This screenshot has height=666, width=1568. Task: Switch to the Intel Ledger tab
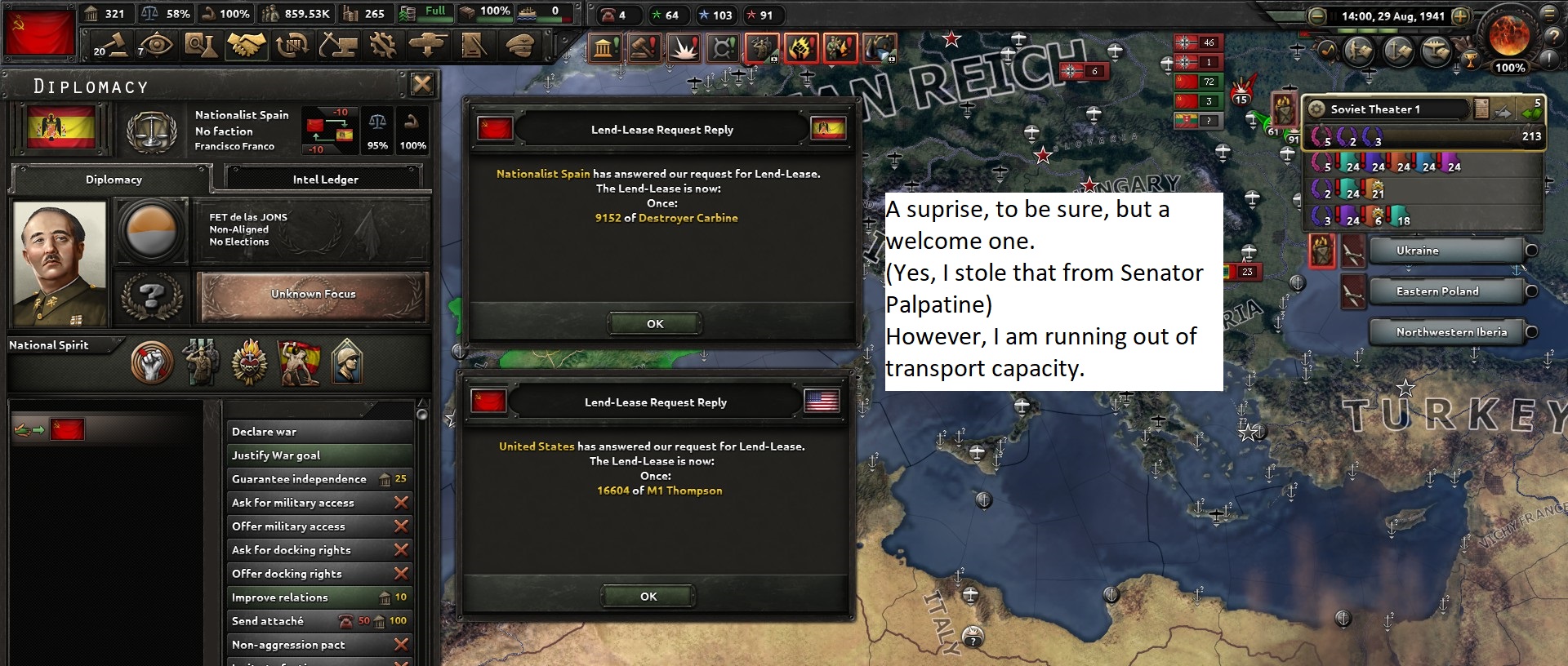pyautogui.click(x=324, y=179)
